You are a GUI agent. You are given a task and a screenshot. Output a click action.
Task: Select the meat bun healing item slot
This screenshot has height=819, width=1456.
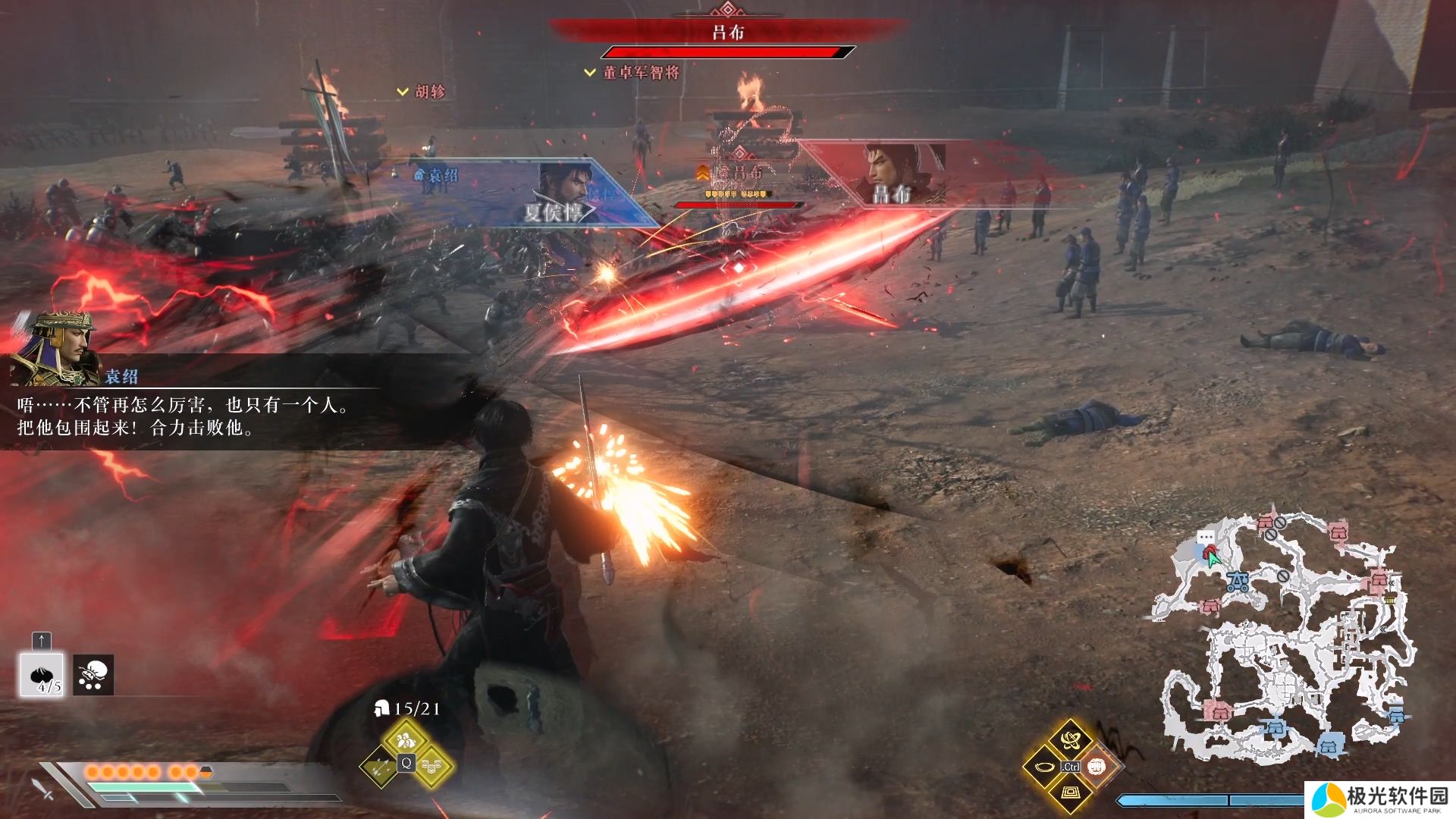pyautogui.click(x=41, y=674)
